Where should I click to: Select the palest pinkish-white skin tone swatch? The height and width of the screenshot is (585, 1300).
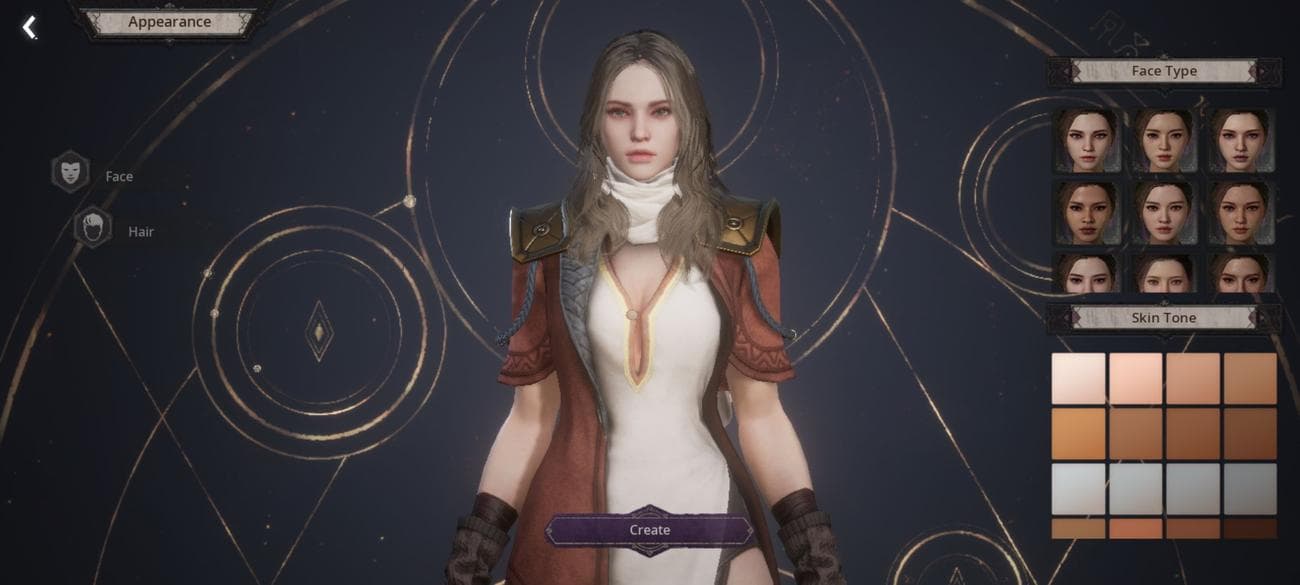click(1078, 378)
